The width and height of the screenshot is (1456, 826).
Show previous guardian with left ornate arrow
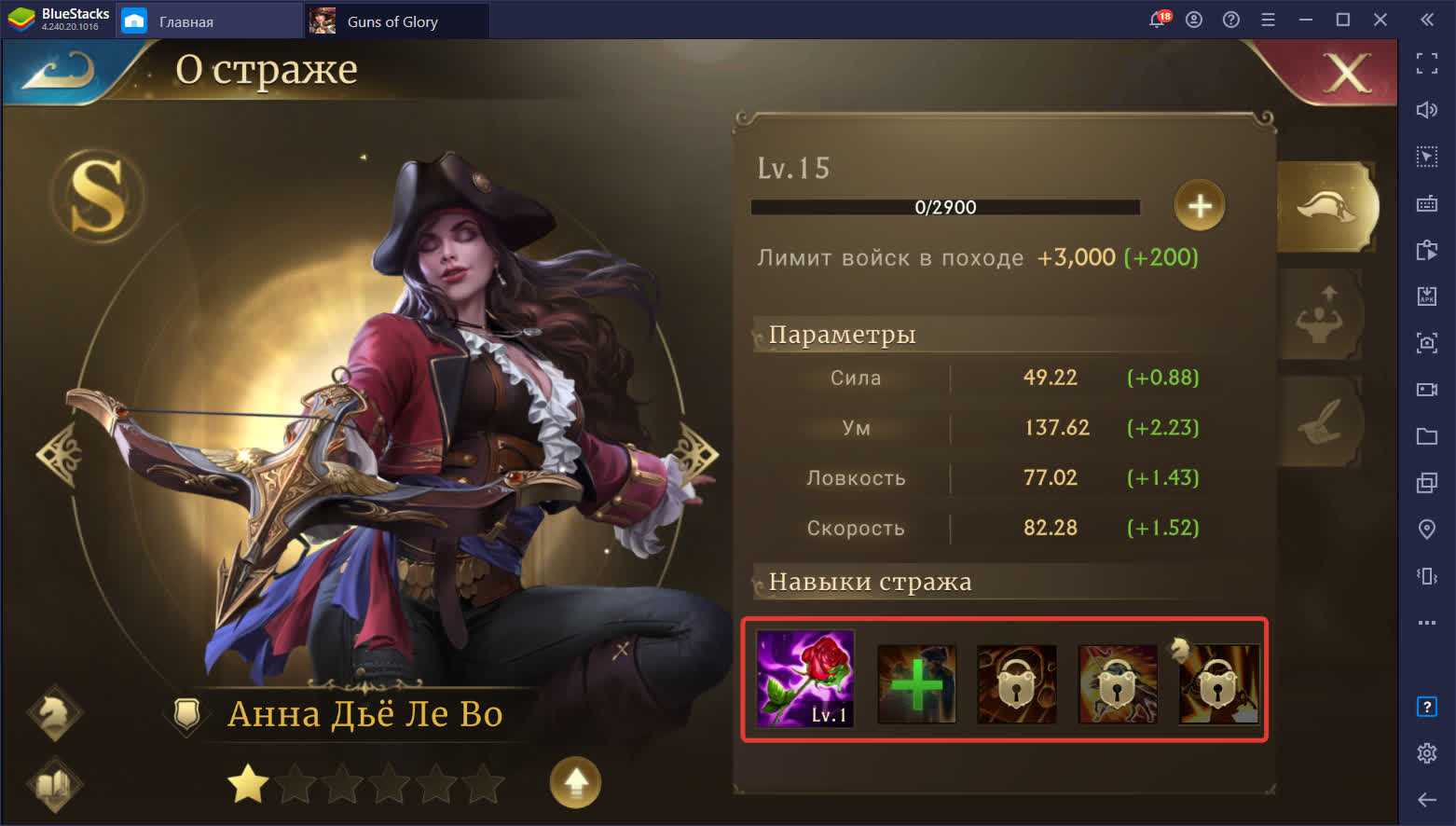pyautogui.click(x=60, y=456)
